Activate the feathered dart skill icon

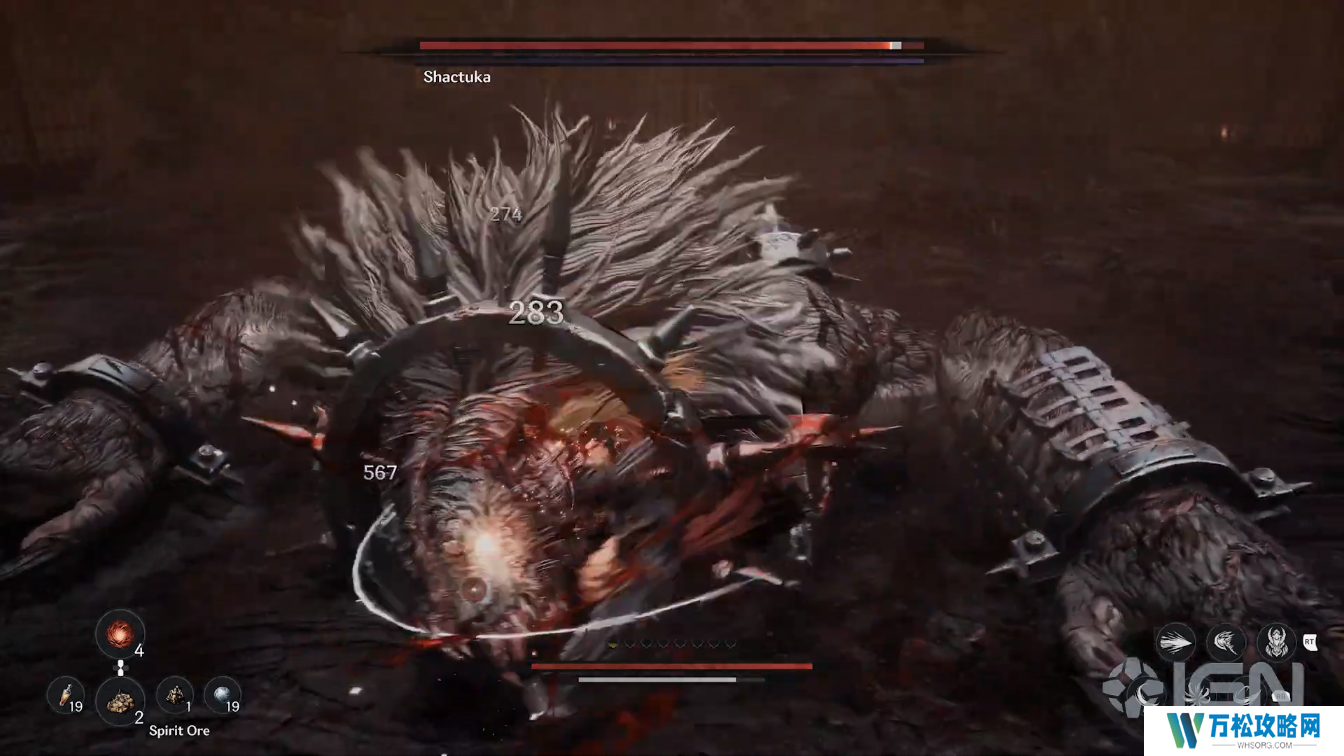(x=1175, y=642)
